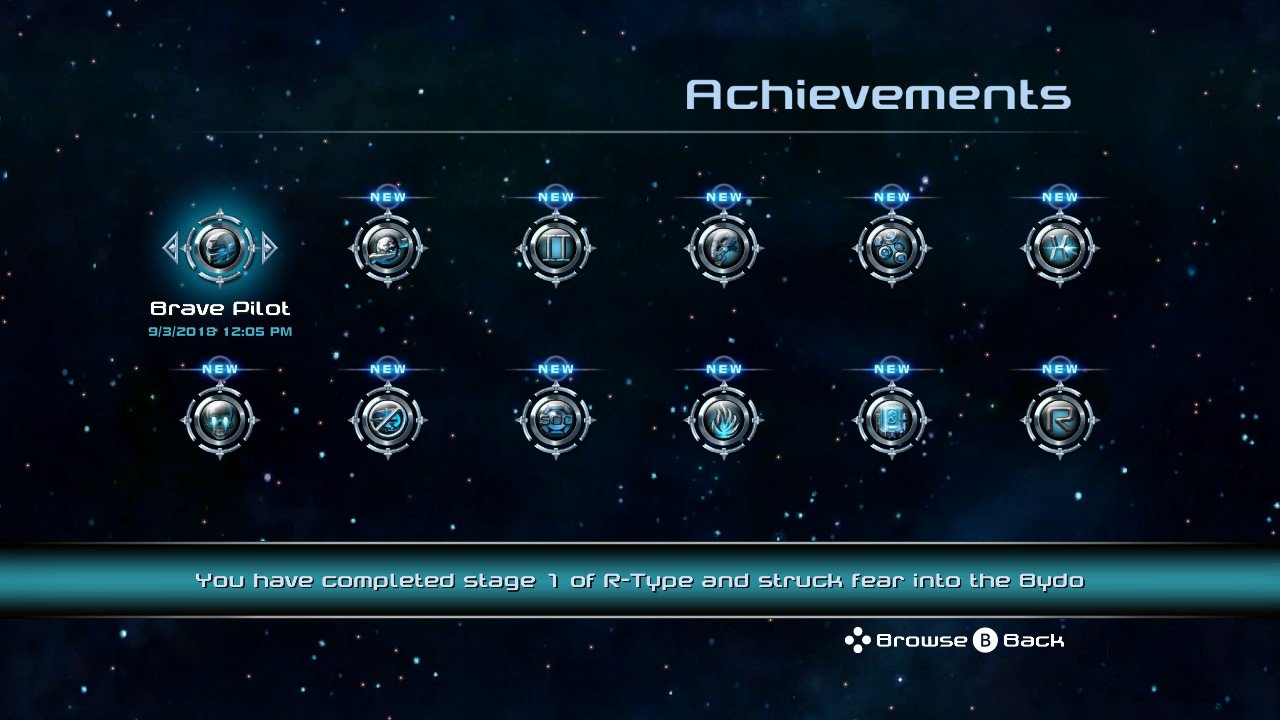Image resolution: width=1280 pixels, height=720 pixels.
Task: Select the starburst achievement icon in top row
Action: click(1058, 249)
